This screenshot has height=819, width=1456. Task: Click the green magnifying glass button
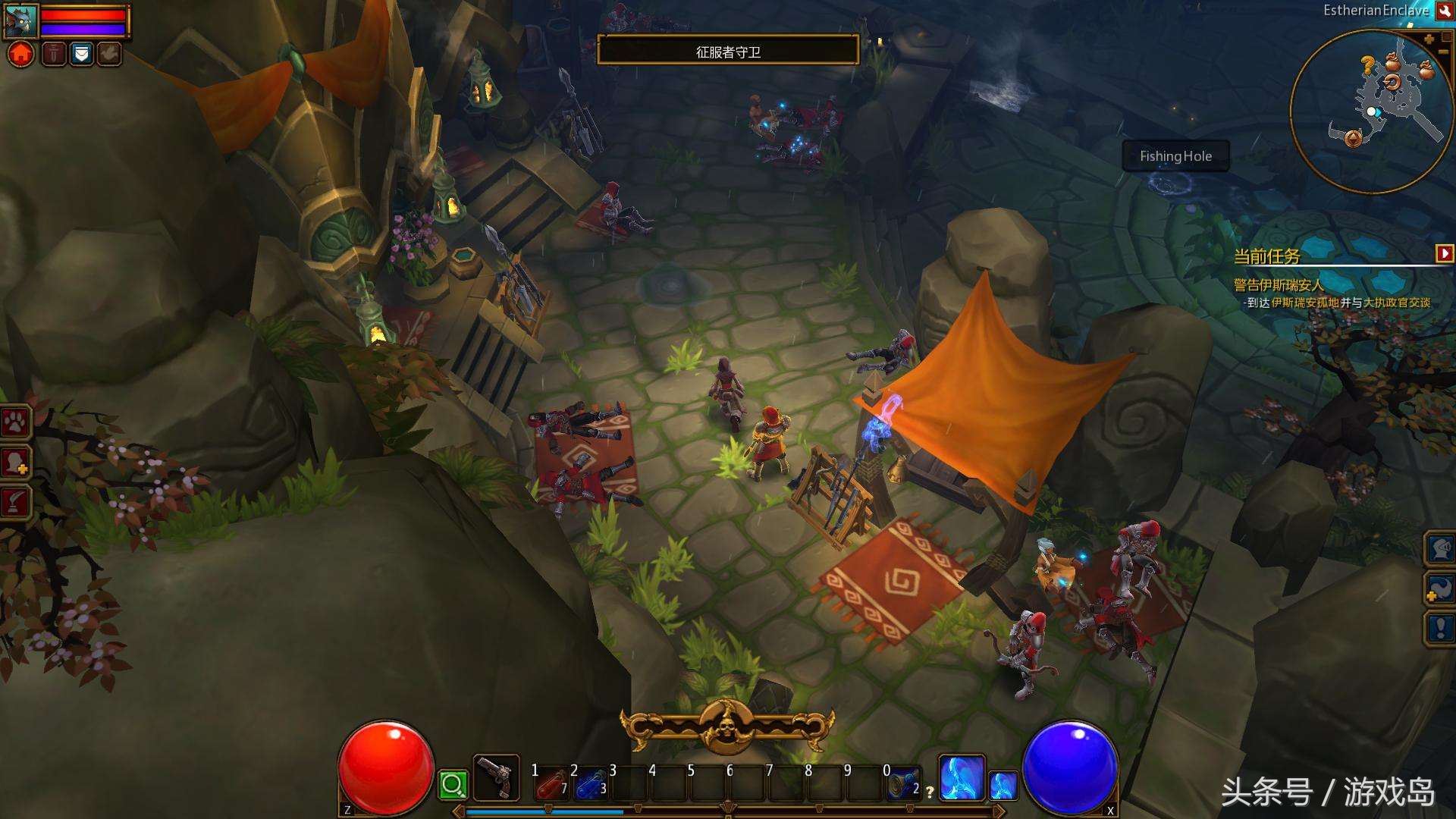click(x=453, y=785)
